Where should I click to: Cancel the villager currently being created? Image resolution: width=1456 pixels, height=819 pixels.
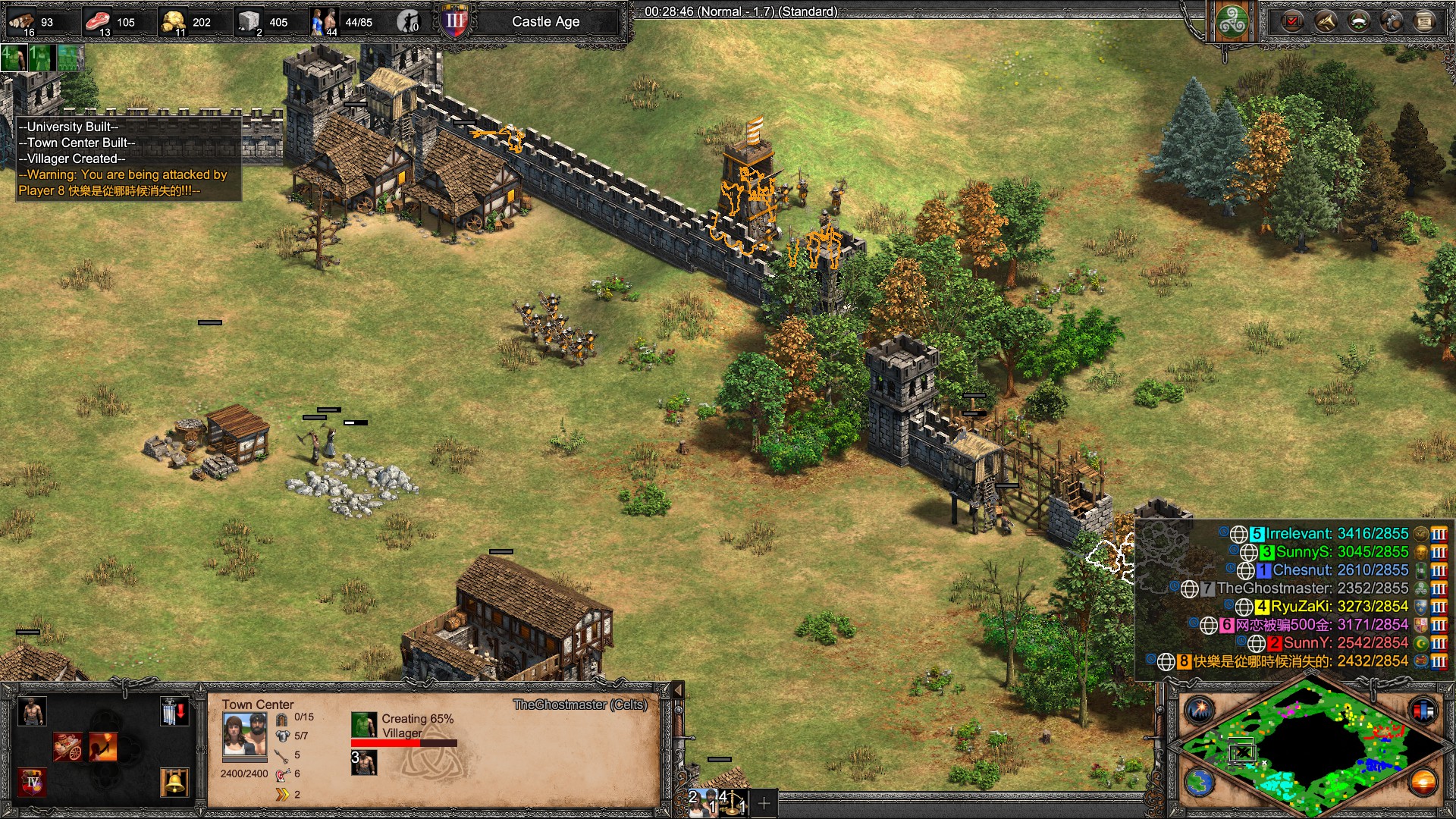[x=363, y=725]
